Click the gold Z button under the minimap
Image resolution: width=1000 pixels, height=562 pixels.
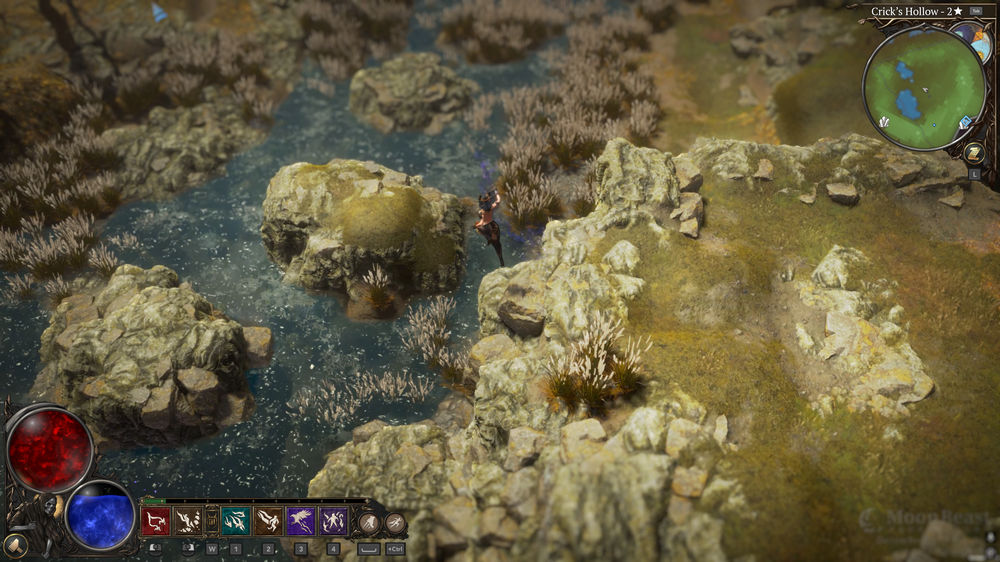pos(976,153)
